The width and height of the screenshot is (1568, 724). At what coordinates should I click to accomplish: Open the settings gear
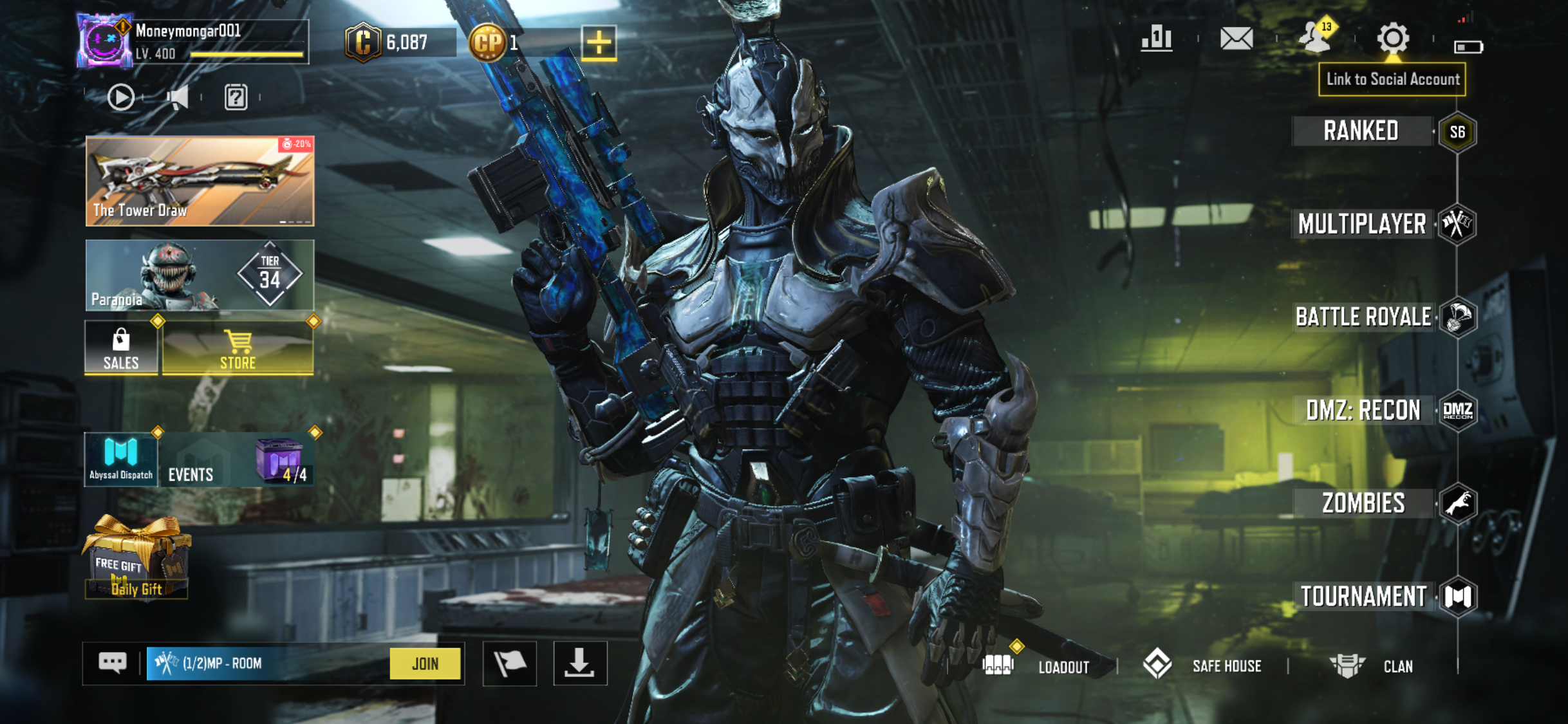pos(1392,39)
